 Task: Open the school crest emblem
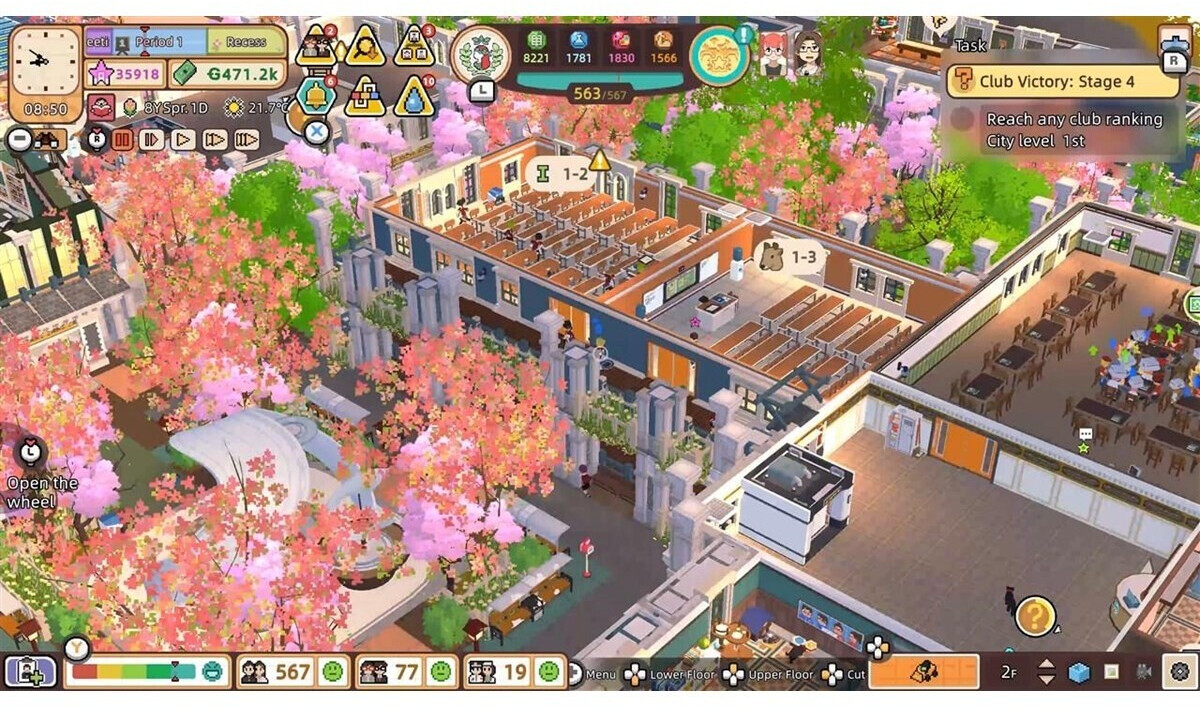pyautogui.click(x=480, y=53)
